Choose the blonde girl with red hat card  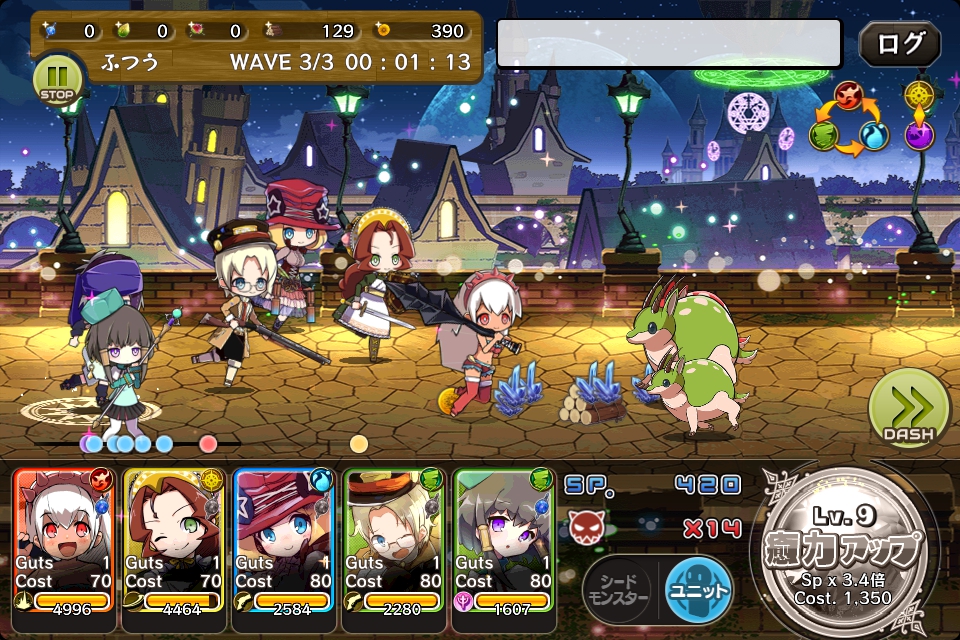[283, 540]
